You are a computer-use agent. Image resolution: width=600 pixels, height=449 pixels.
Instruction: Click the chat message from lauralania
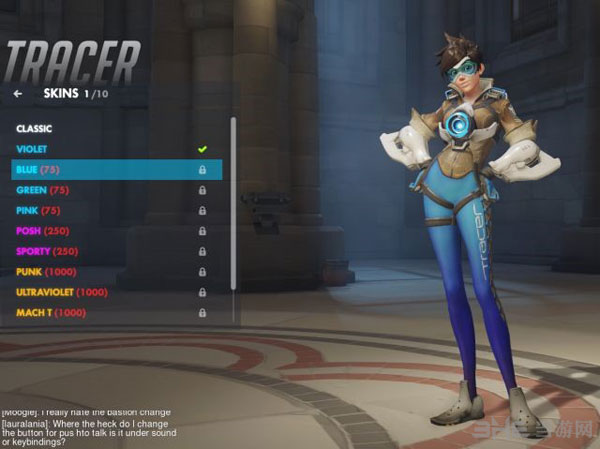[100, 429]
